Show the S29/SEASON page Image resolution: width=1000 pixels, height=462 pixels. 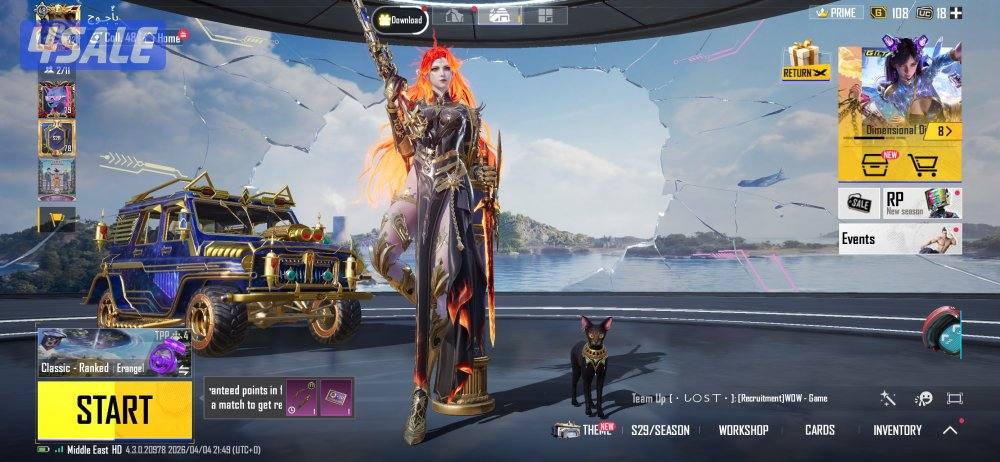click(660, 430)
